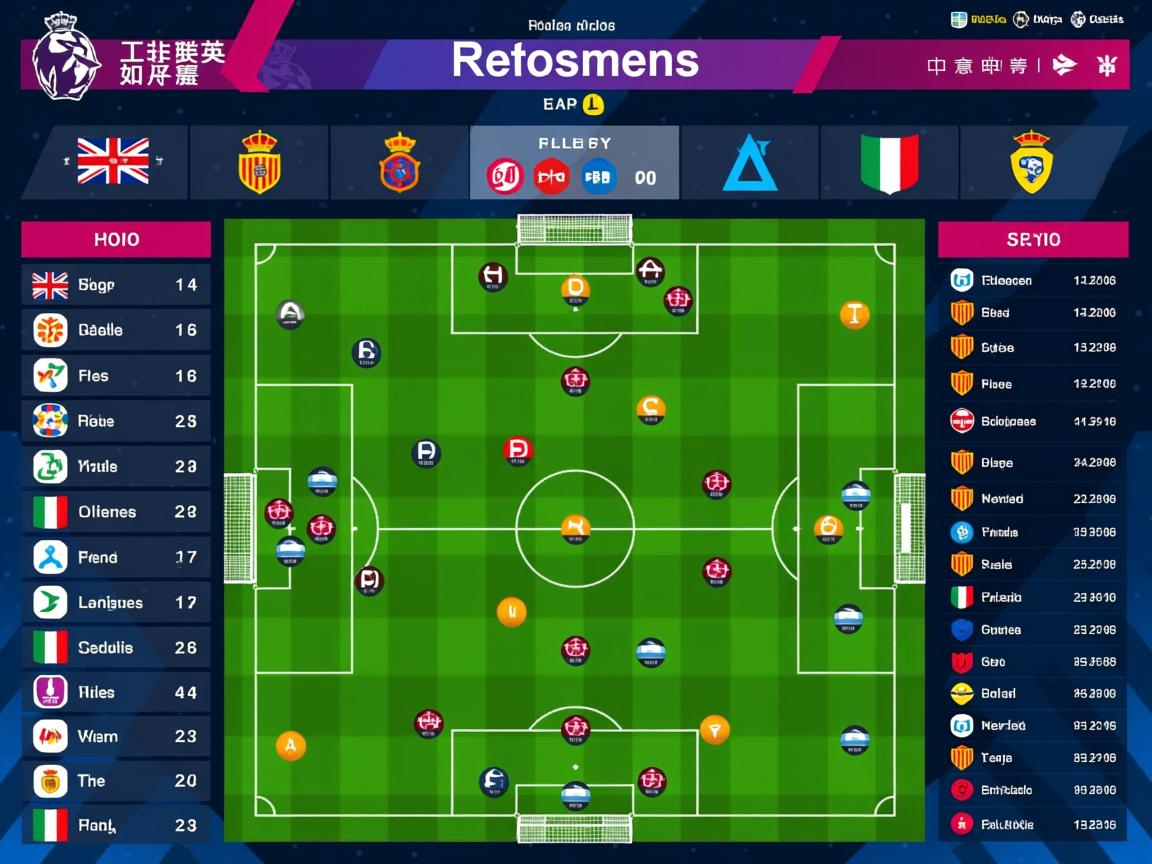Screen dimensions: 1152x864
Task: Choose the Italian flag shield tile
Action: [x=889, y=162]
